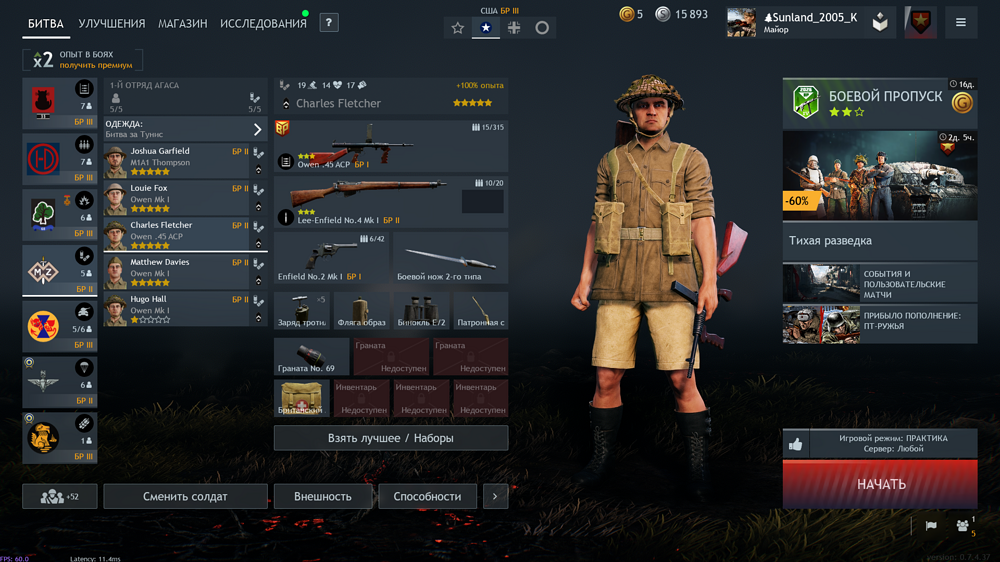Open the МАГАЗИН tab
1000x562 pixels.
182,23
